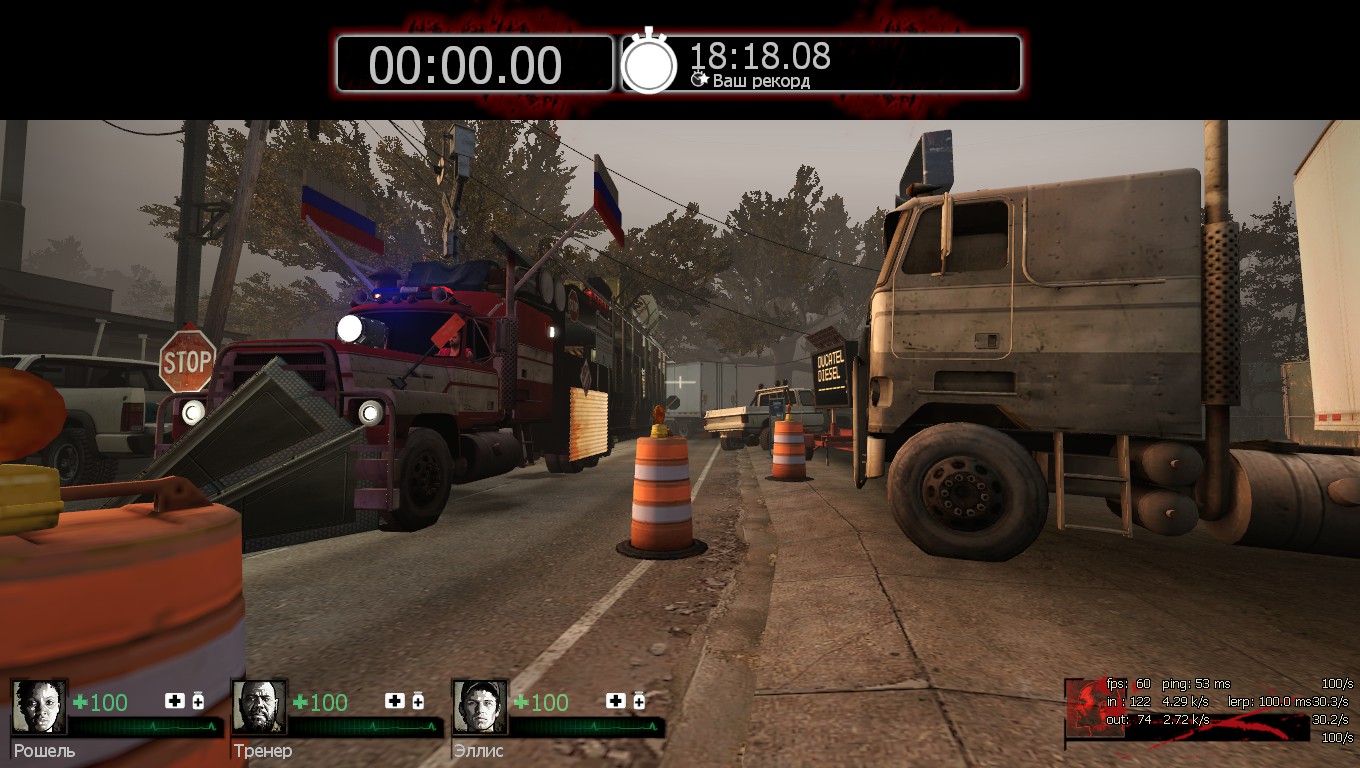Image resolution: width=1360 pixels, height=768 pixels.
Task: Click Эллис's pill bottle icon
Action: [639, 701]
